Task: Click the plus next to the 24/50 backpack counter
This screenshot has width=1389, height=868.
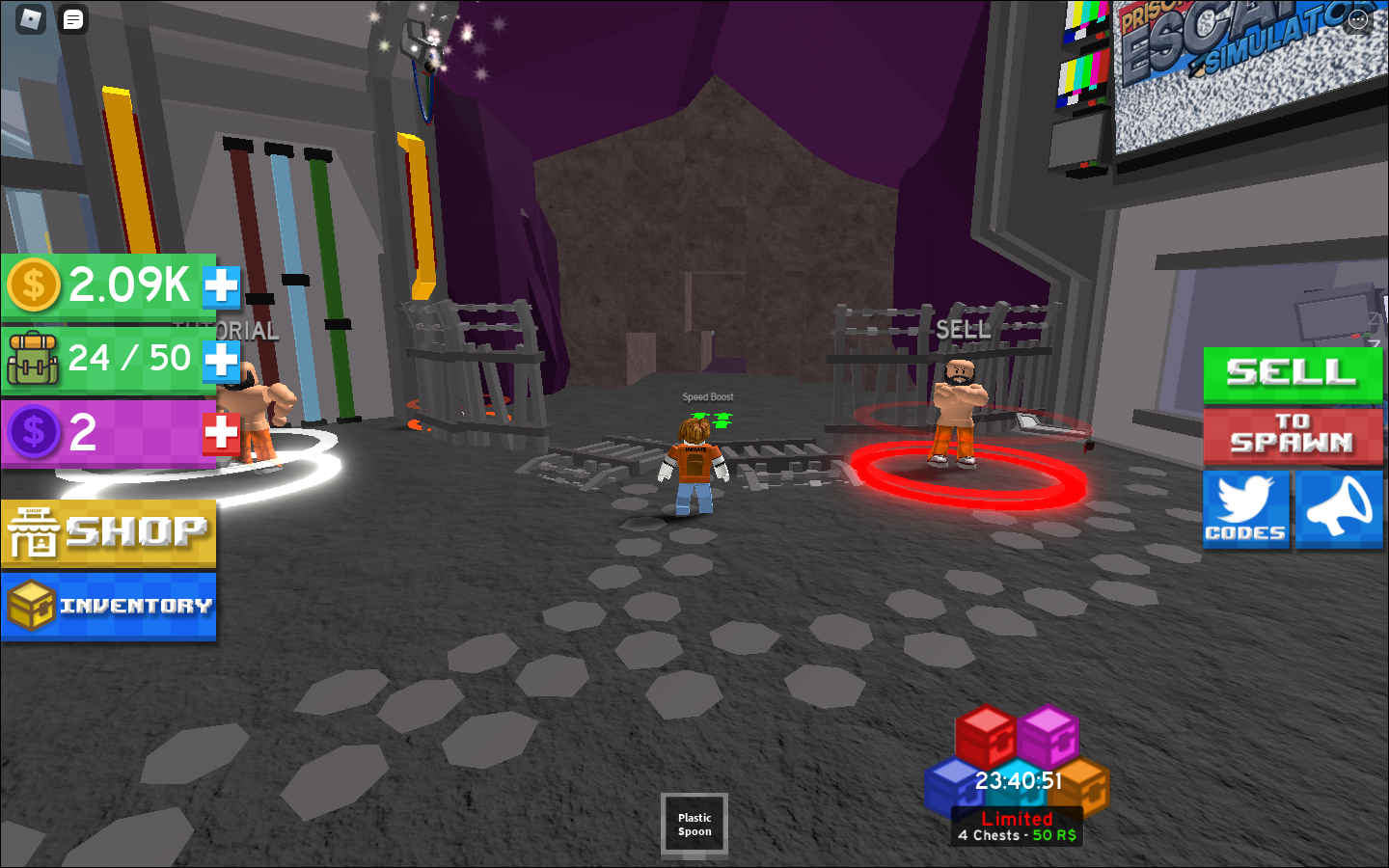Action: (223, 358)
